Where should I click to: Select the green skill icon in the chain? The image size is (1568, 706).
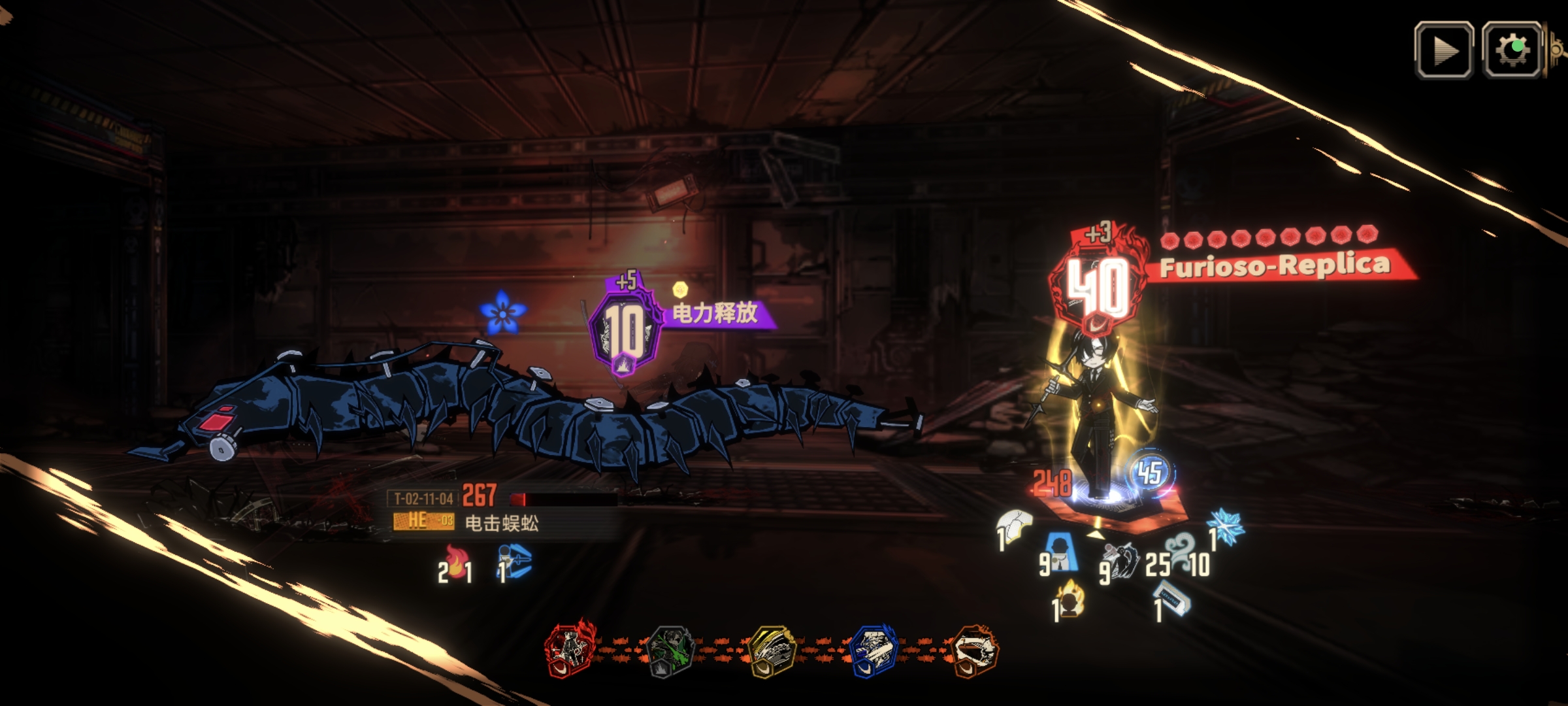click(670, 650)
